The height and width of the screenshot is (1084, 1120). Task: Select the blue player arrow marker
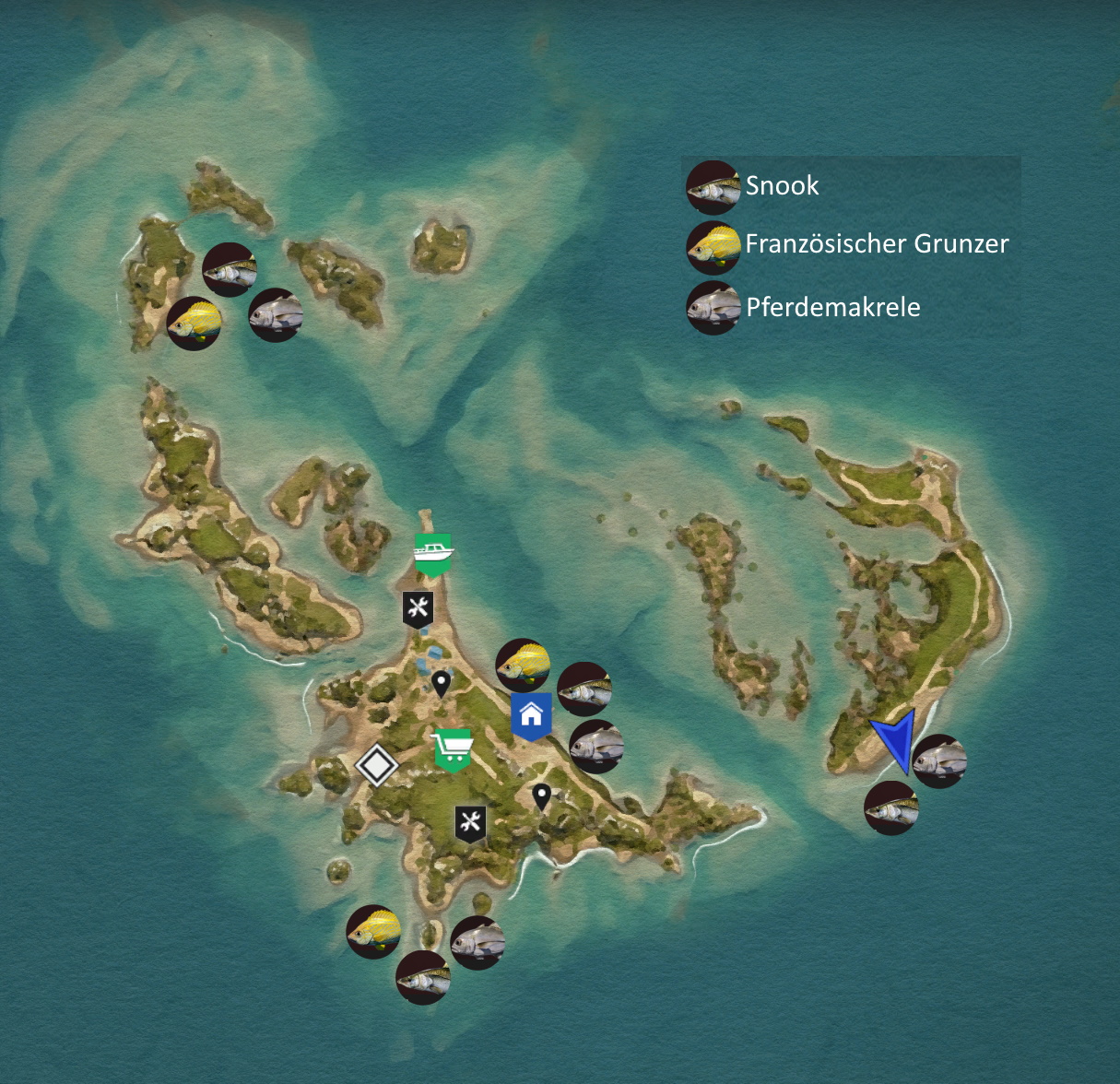point(896,738)
